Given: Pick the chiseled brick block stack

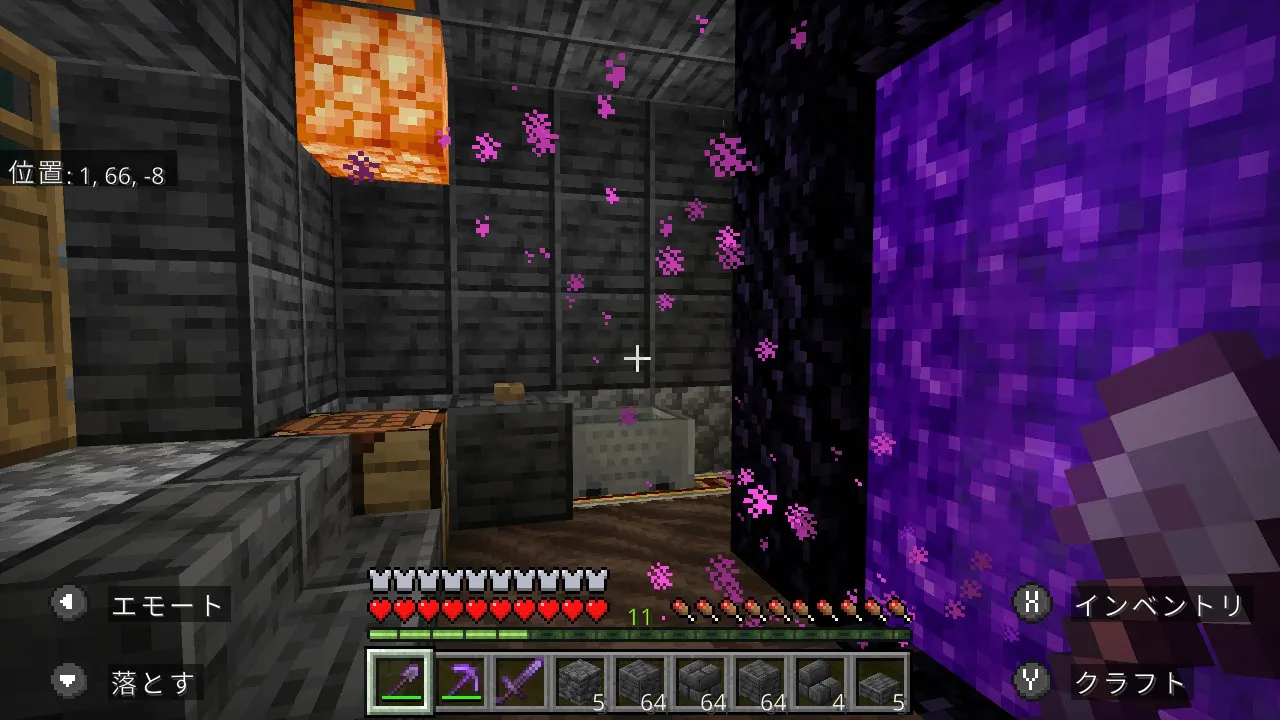Looking at the screenshot, I should (x=700, y=683).
